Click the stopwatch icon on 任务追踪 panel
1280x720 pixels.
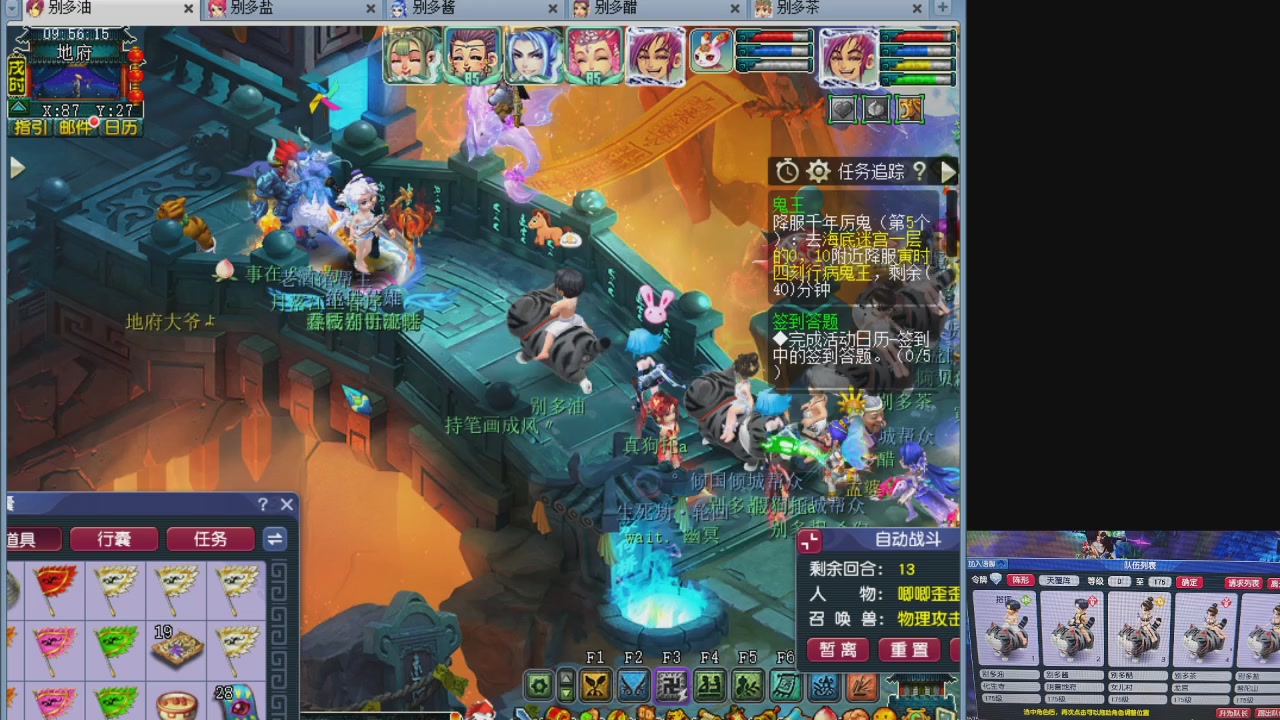(x=788, y=171)
